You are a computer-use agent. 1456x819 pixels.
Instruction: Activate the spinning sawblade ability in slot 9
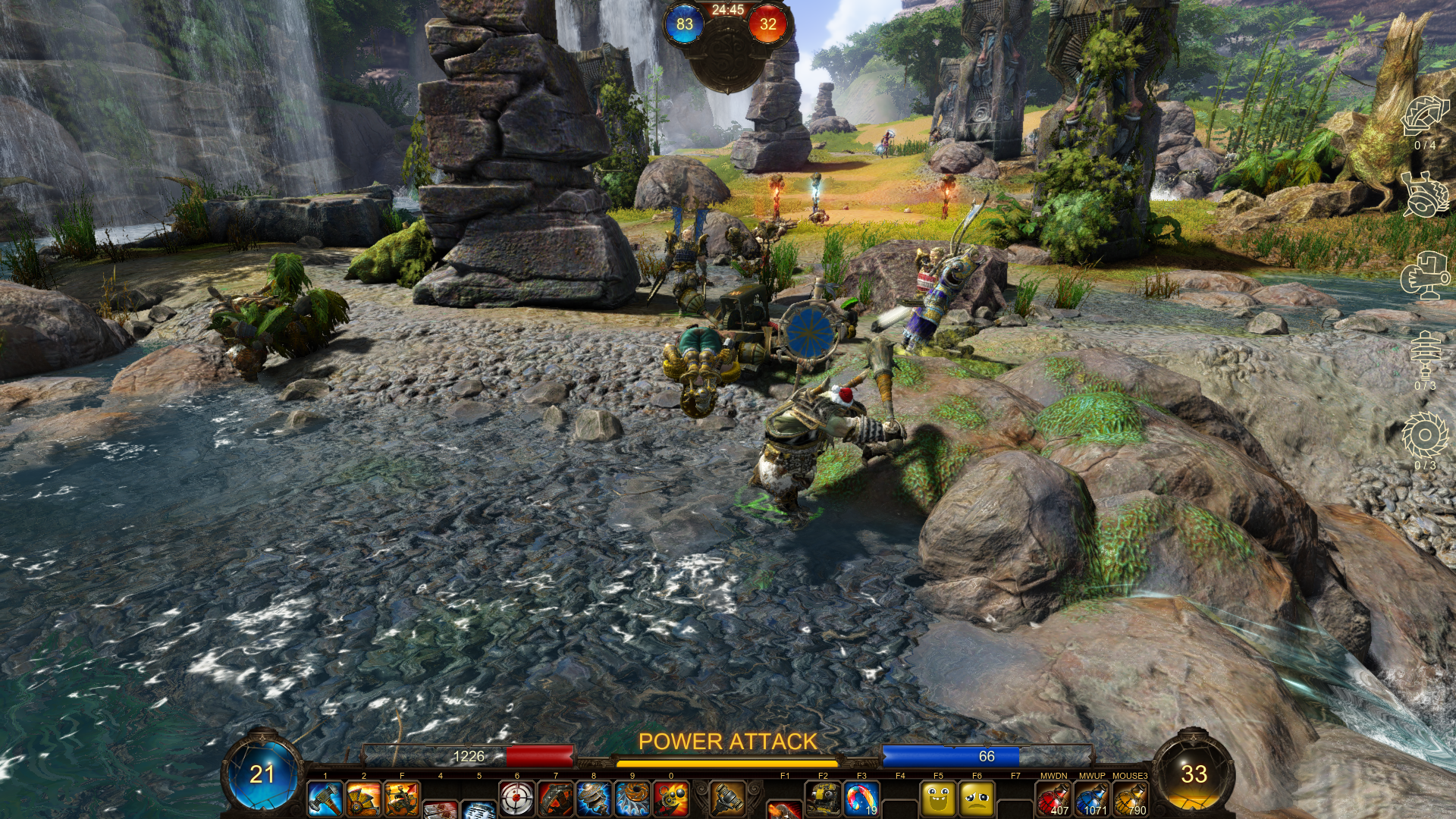(x=632, y=799)
